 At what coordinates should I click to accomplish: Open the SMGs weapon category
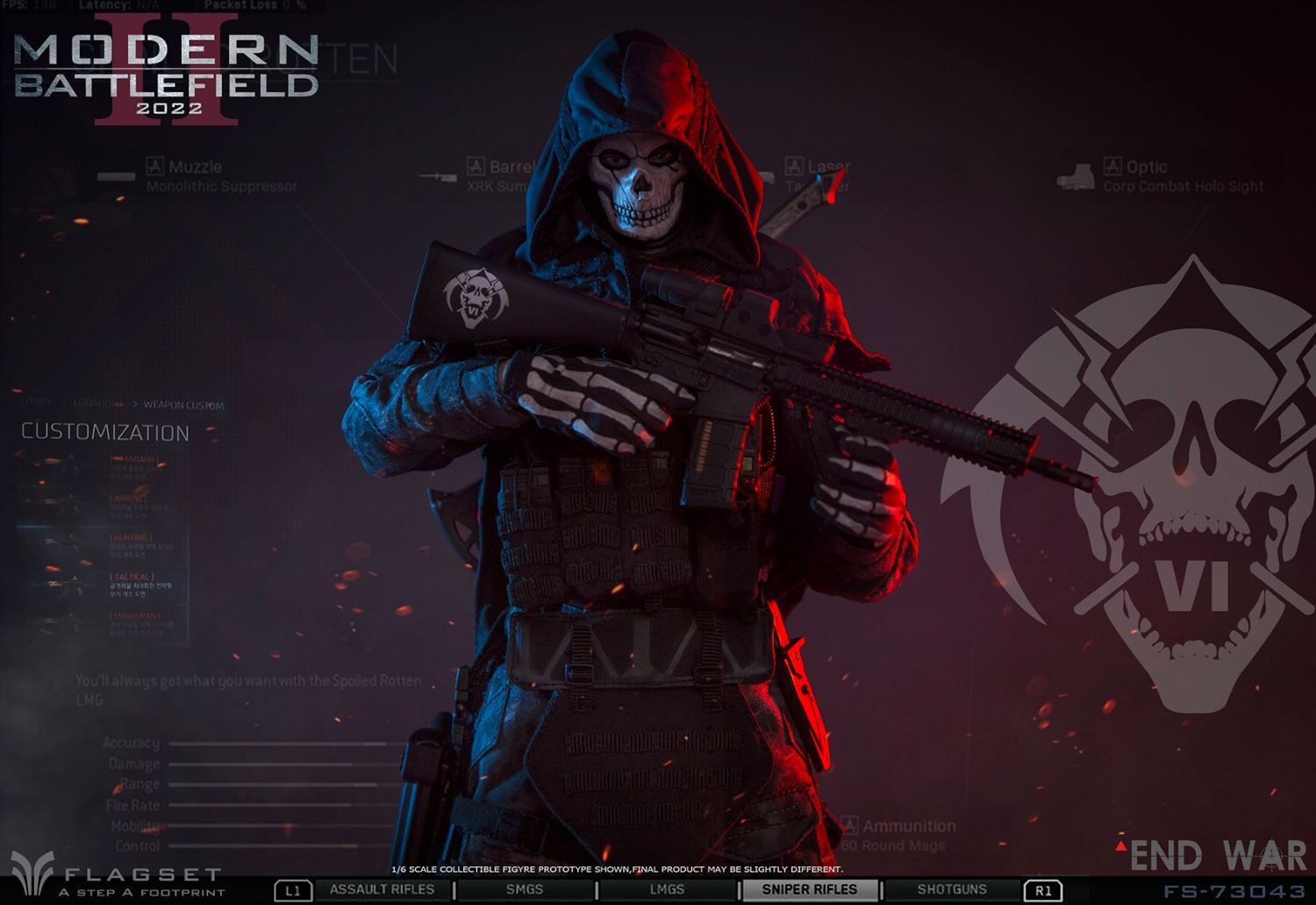coord(525,889)
